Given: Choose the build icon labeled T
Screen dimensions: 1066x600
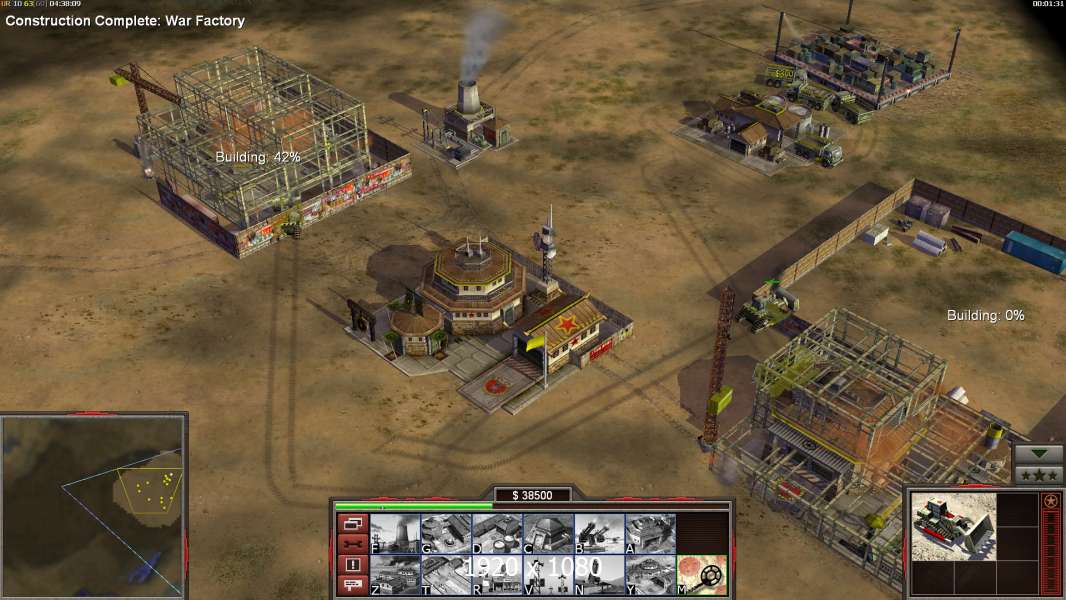Looking at the screenshot, I should (x=446, y=574).
